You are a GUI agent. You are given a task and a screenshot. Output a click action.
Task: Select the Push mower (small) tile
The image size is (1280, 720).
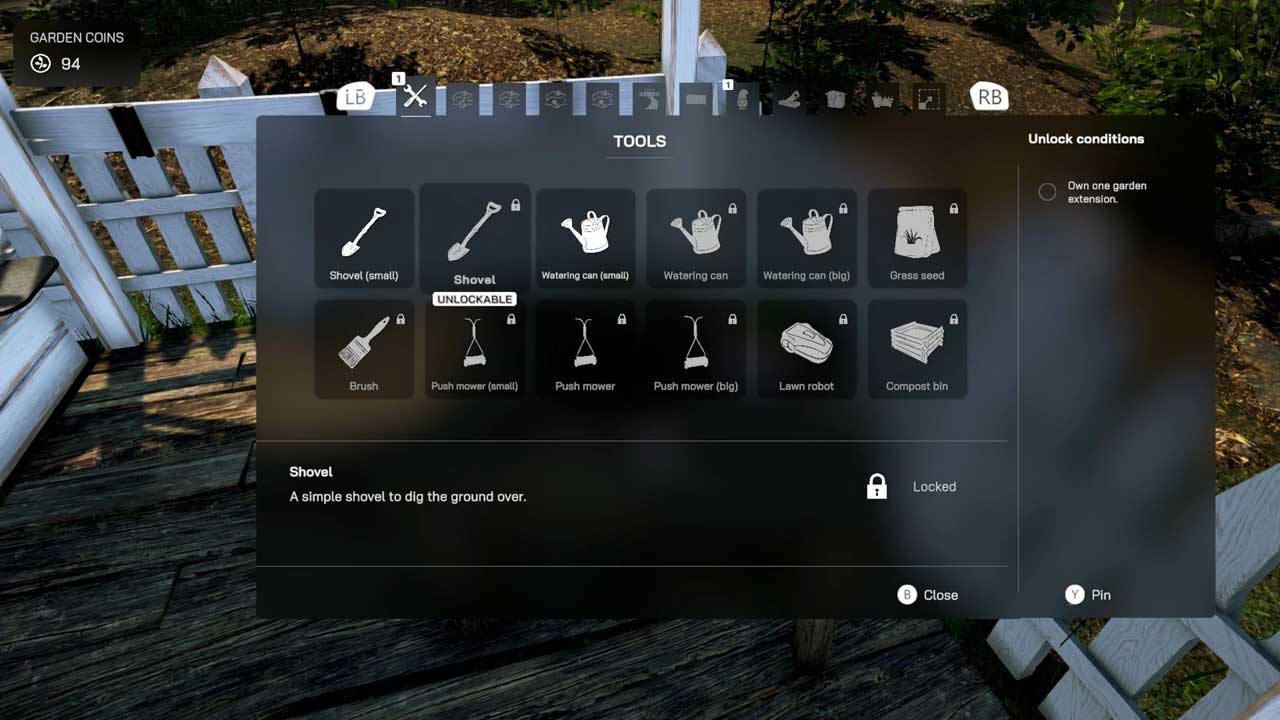(475, 349)
